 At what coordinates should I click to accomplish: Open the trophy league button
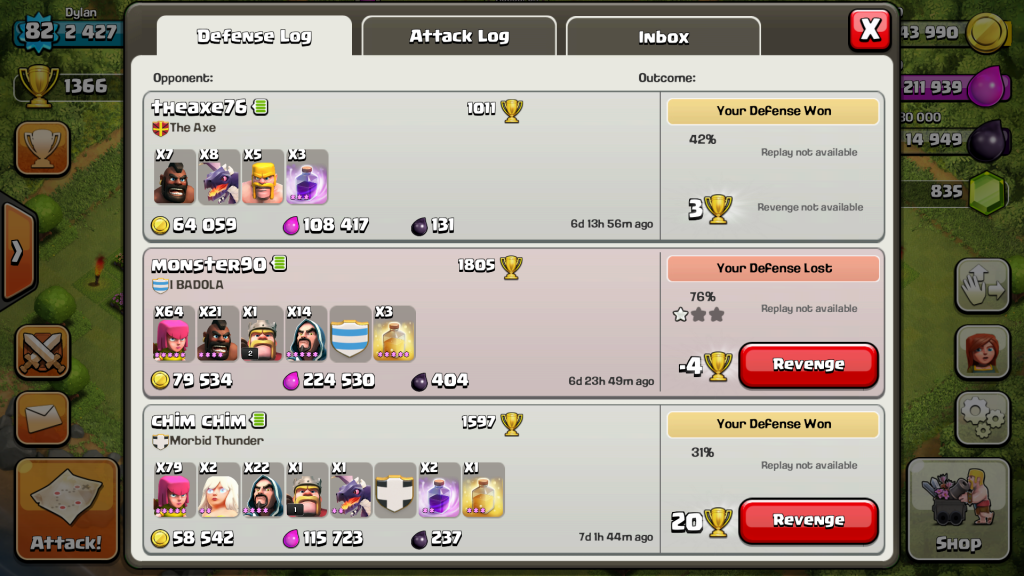click(42, 149)
